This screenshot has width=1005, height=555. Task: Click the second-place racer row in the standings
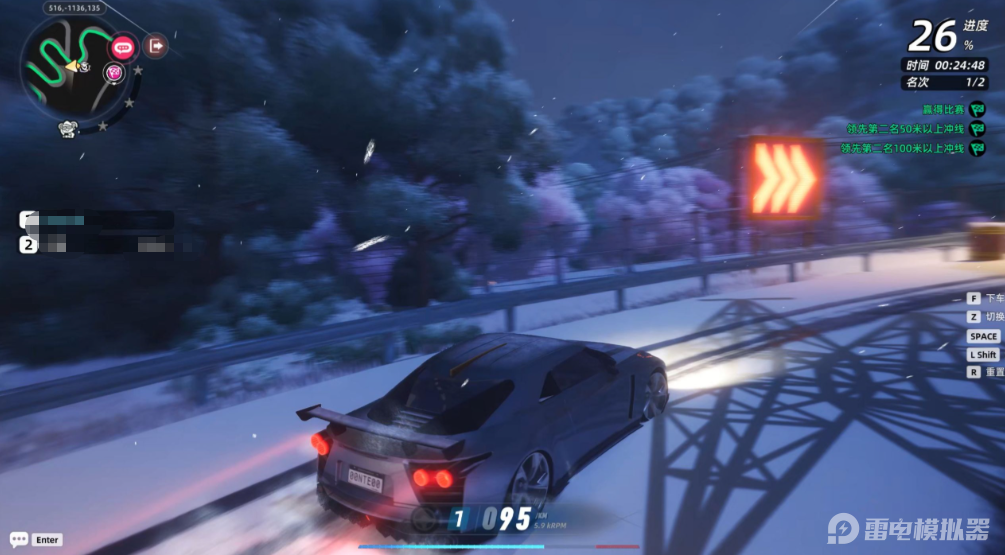tap(97, 243)
